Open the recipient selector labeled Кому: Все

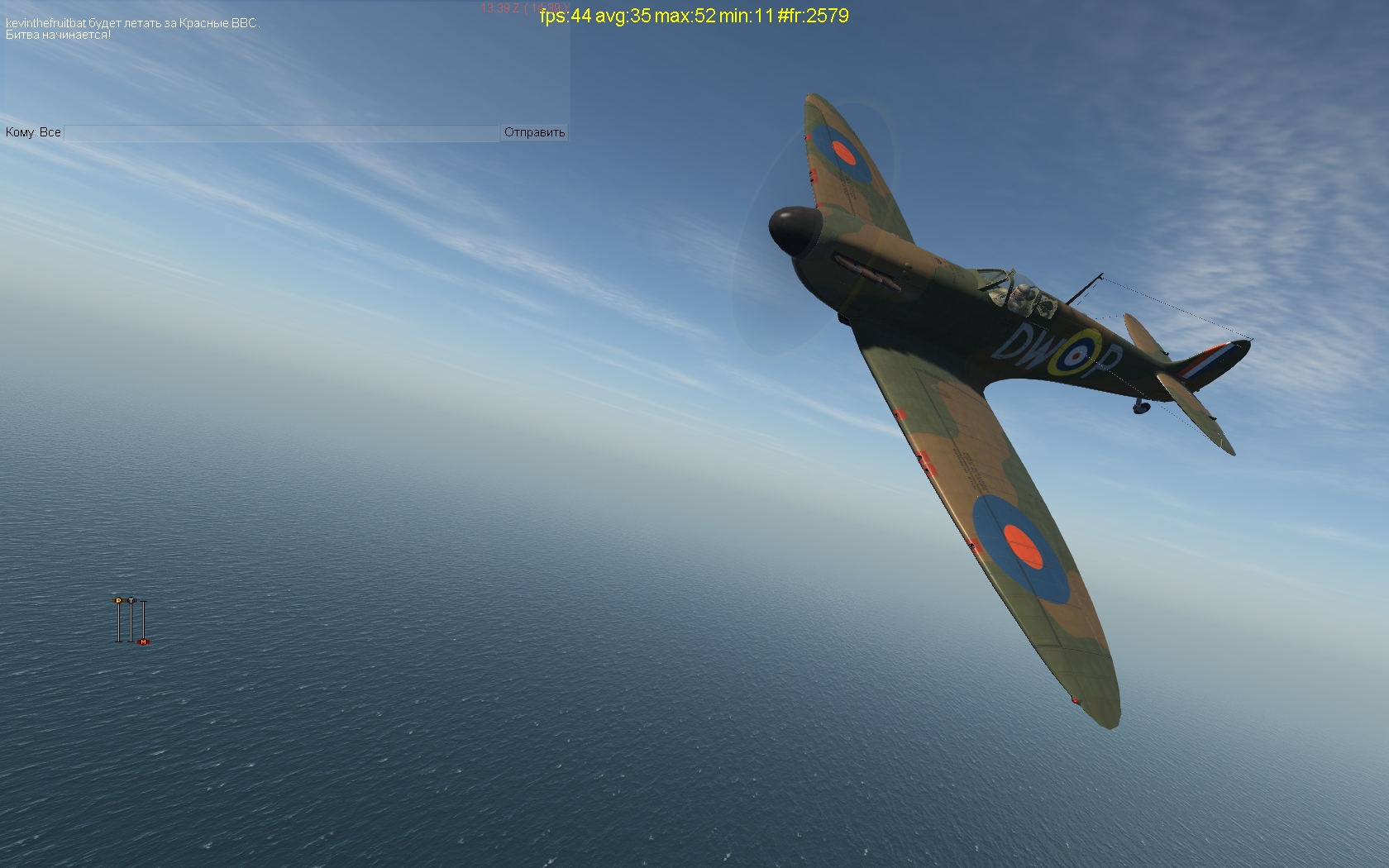click(x=33, y=132)
